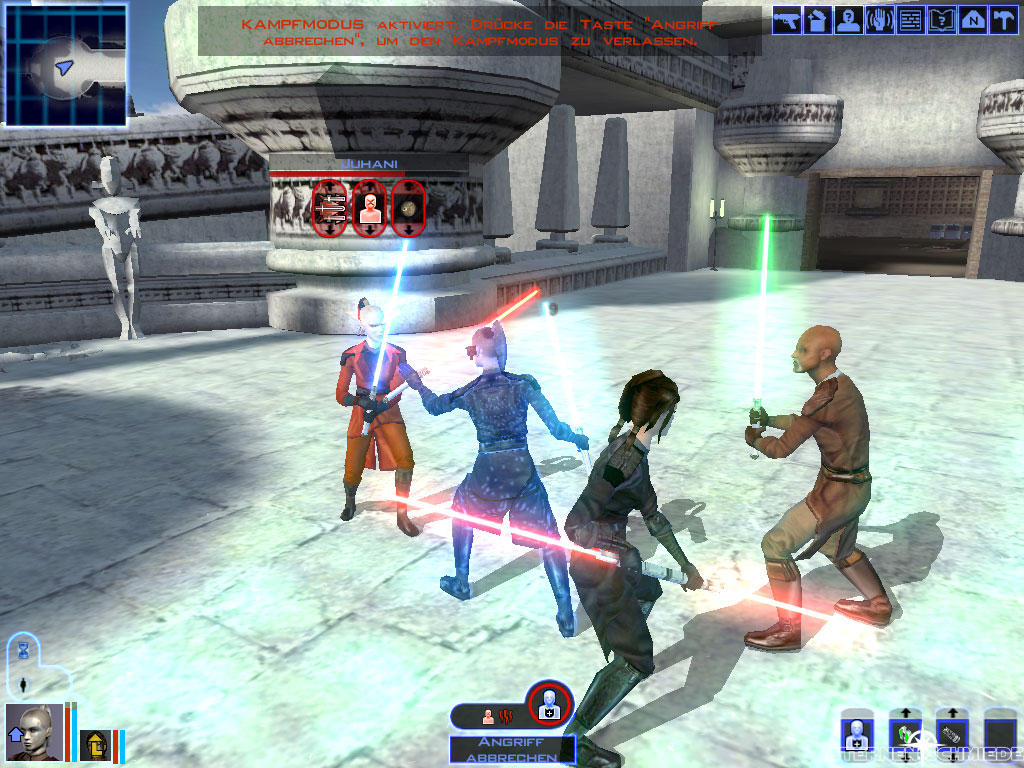Switch to the second party member portrait
The height and width of the screenshot is (768, 1024).
click(x=95, y=744)
